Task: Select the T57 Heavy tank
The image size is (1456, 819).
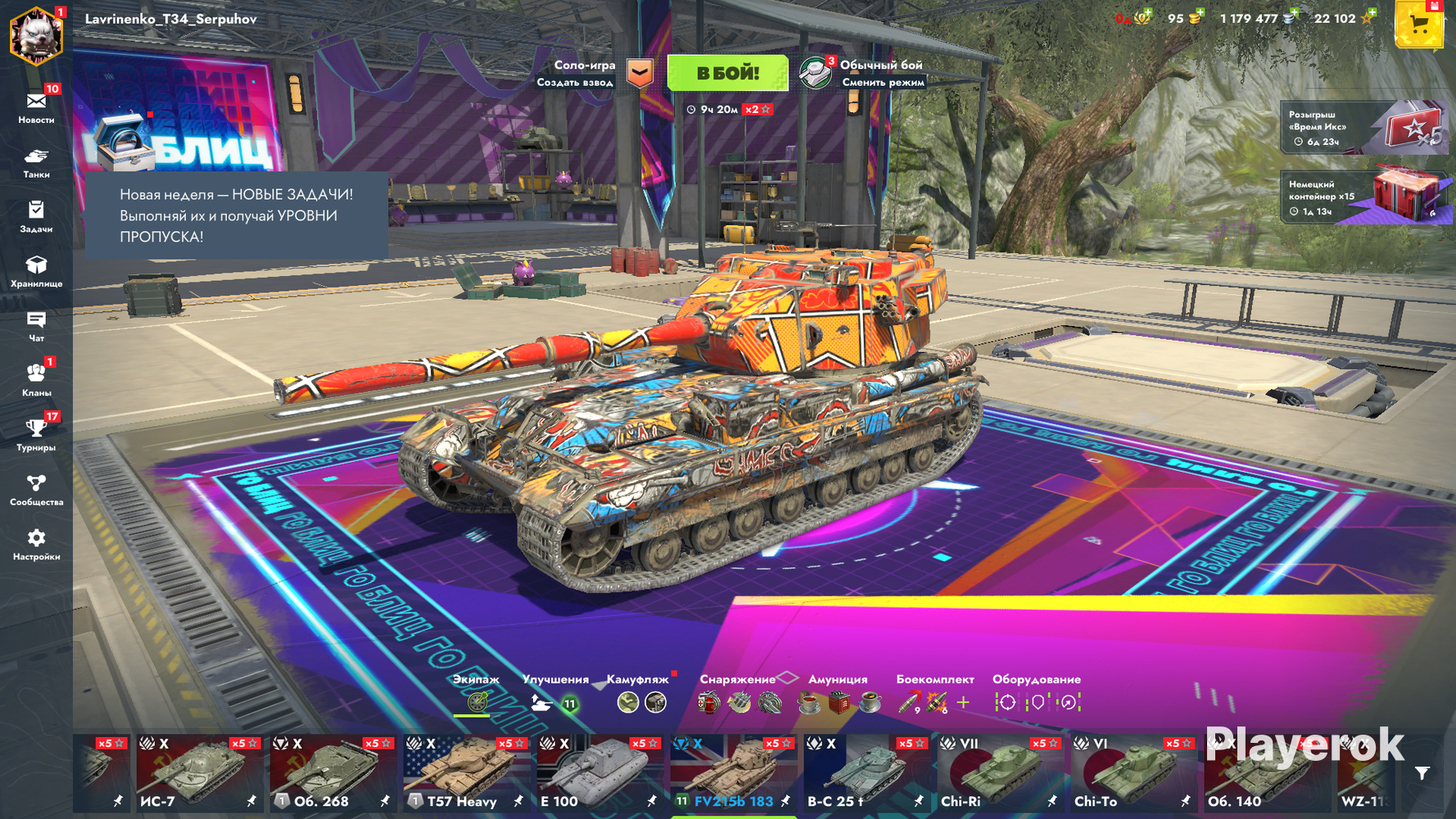Action: (x=463, y=774)
